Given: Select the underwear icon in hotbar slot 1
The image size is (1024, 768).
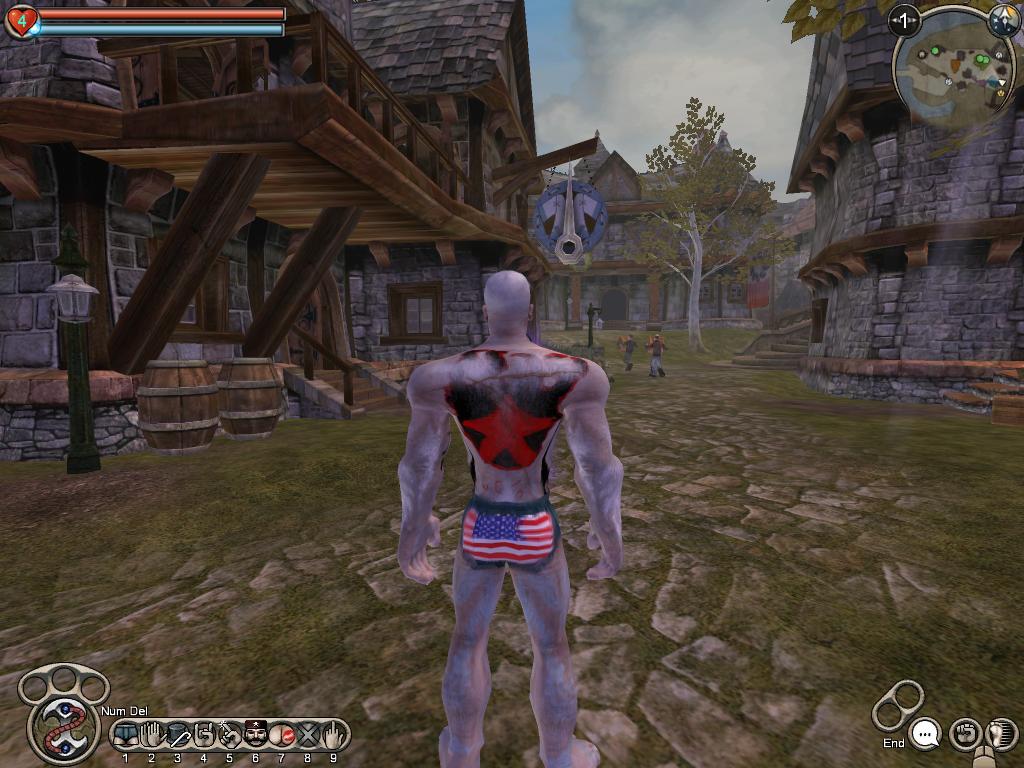Looking at the screenshot, I should pos(126,736).
